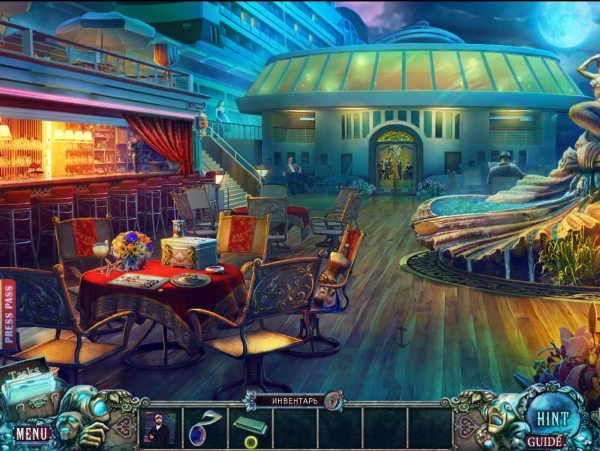The width and height of the screenshot is (600, 451).
Task: Open the Menu button
Action: coord(32,434)
